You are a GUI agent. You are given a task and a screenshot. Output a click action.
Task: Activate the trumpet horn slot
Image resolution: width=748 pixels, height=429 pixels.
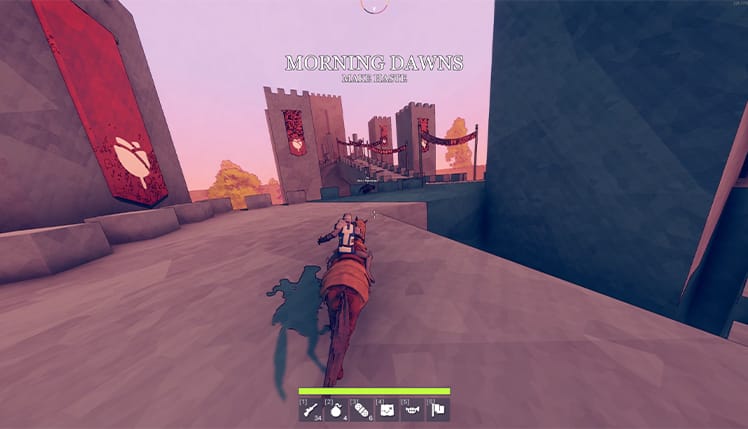[412, 409]
